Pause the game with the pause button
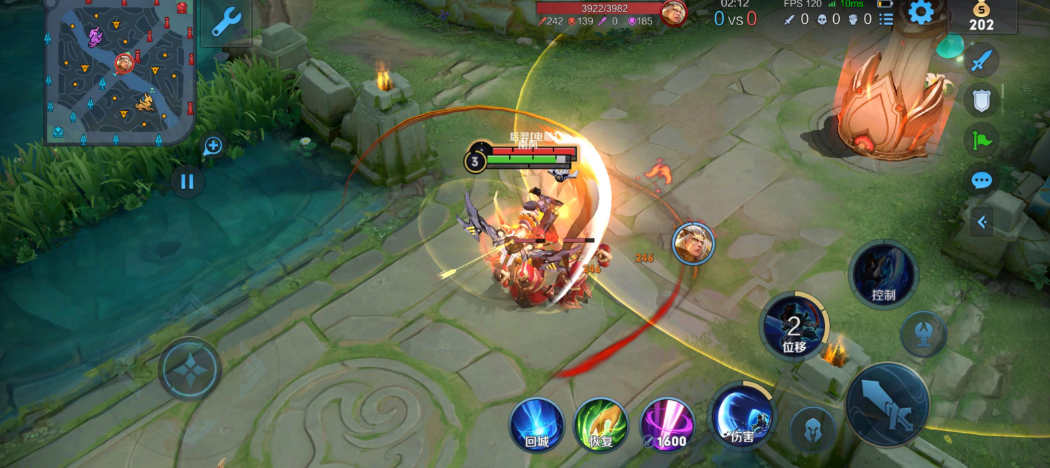The image size is (1050, 468). pyautogui.click(x=186, y=181)
